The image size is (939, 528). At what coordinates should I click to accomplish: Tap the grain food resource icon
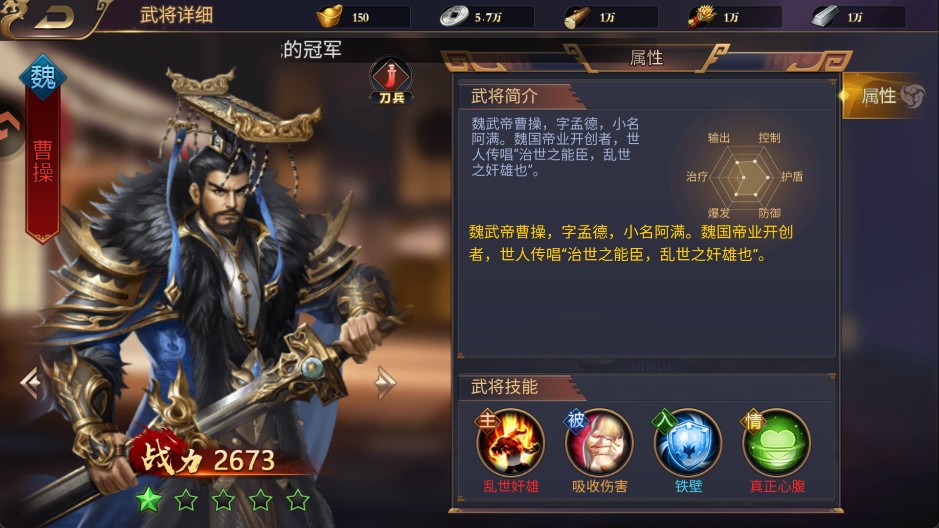(701, 17)
